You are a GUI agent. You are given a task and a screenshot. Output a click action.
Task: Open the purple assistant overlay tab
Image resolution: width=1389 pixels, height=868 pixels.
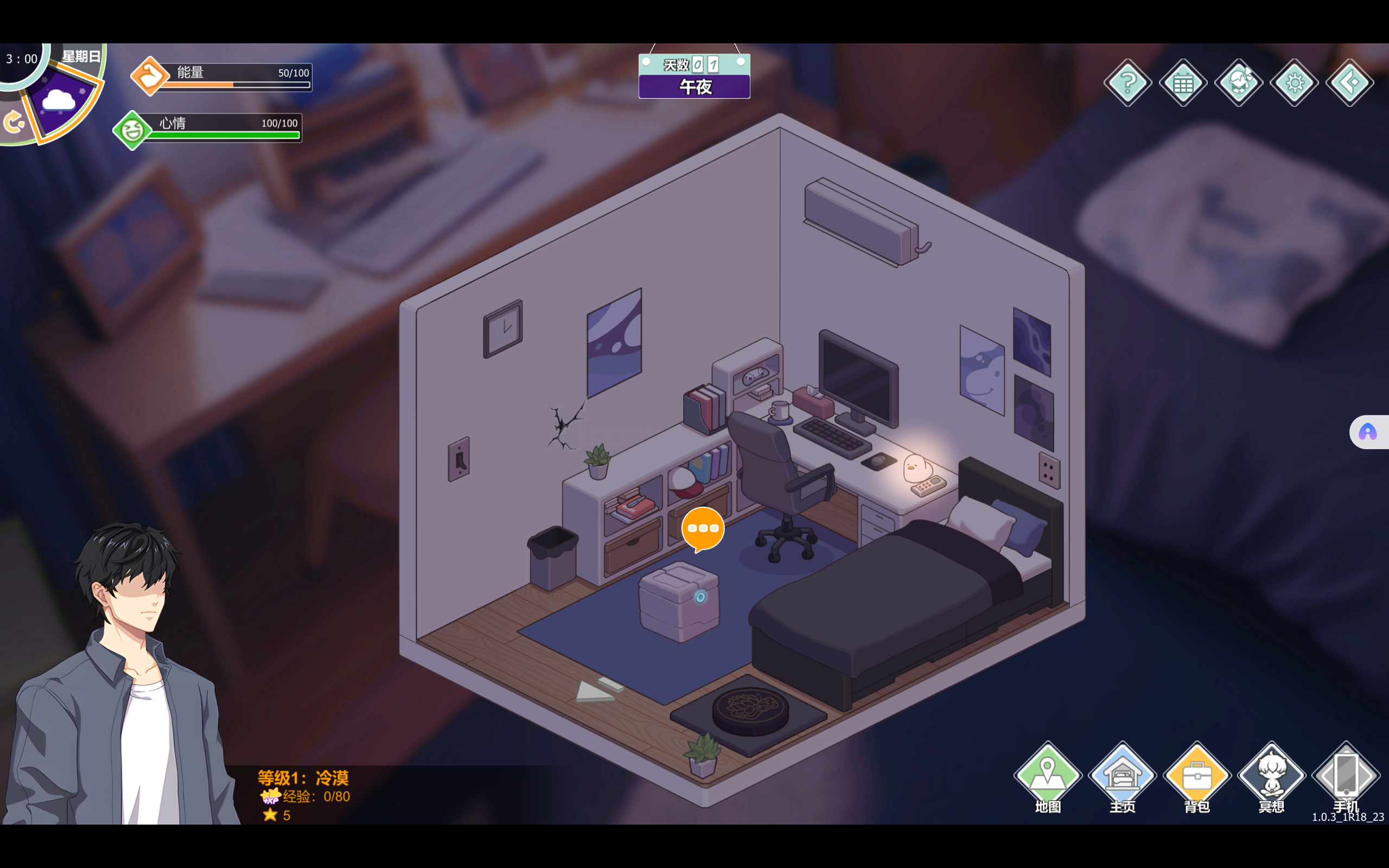1368,432
